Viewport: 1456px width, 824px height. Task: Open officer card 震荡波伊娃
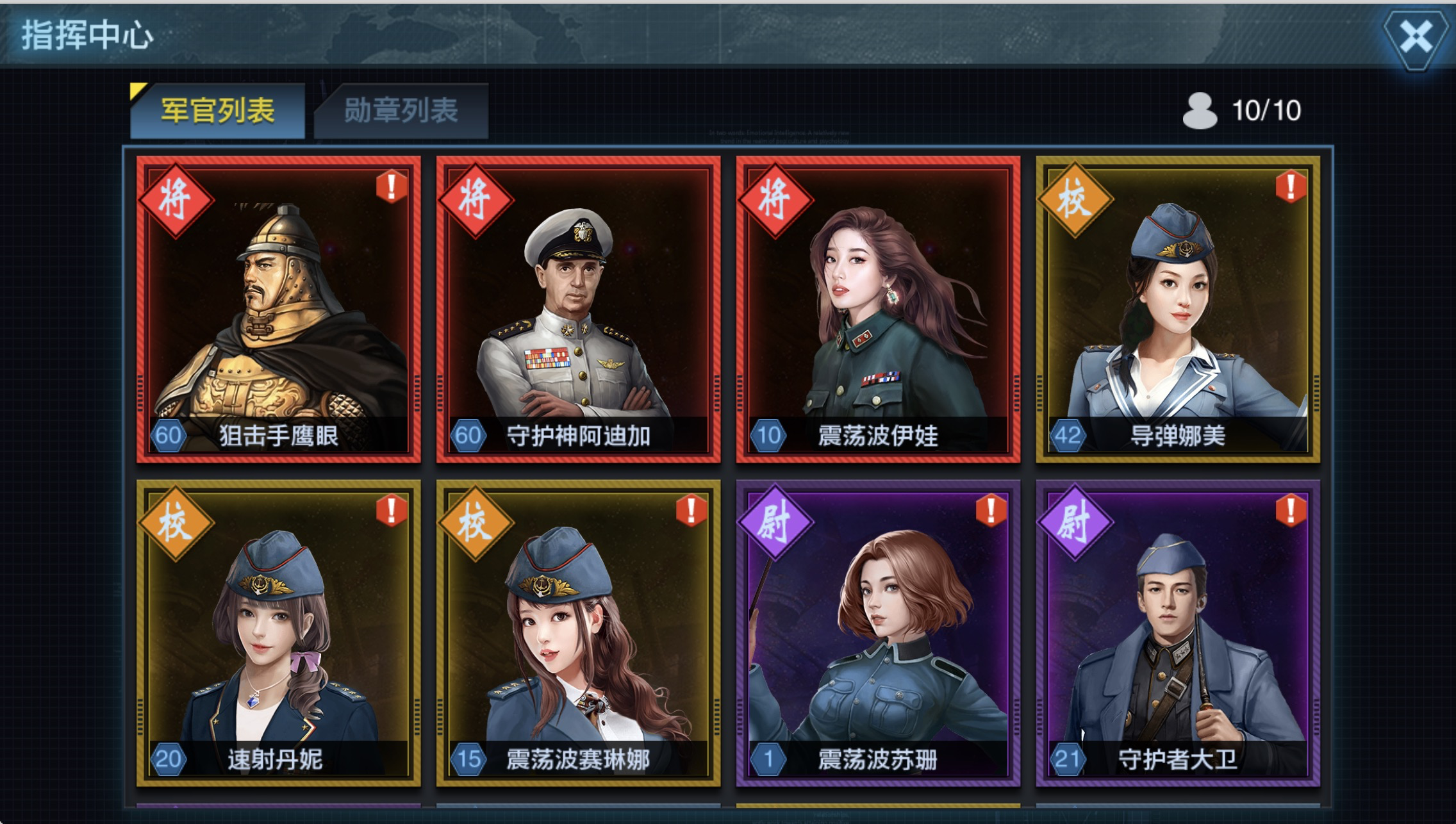(x=878, y=309)
